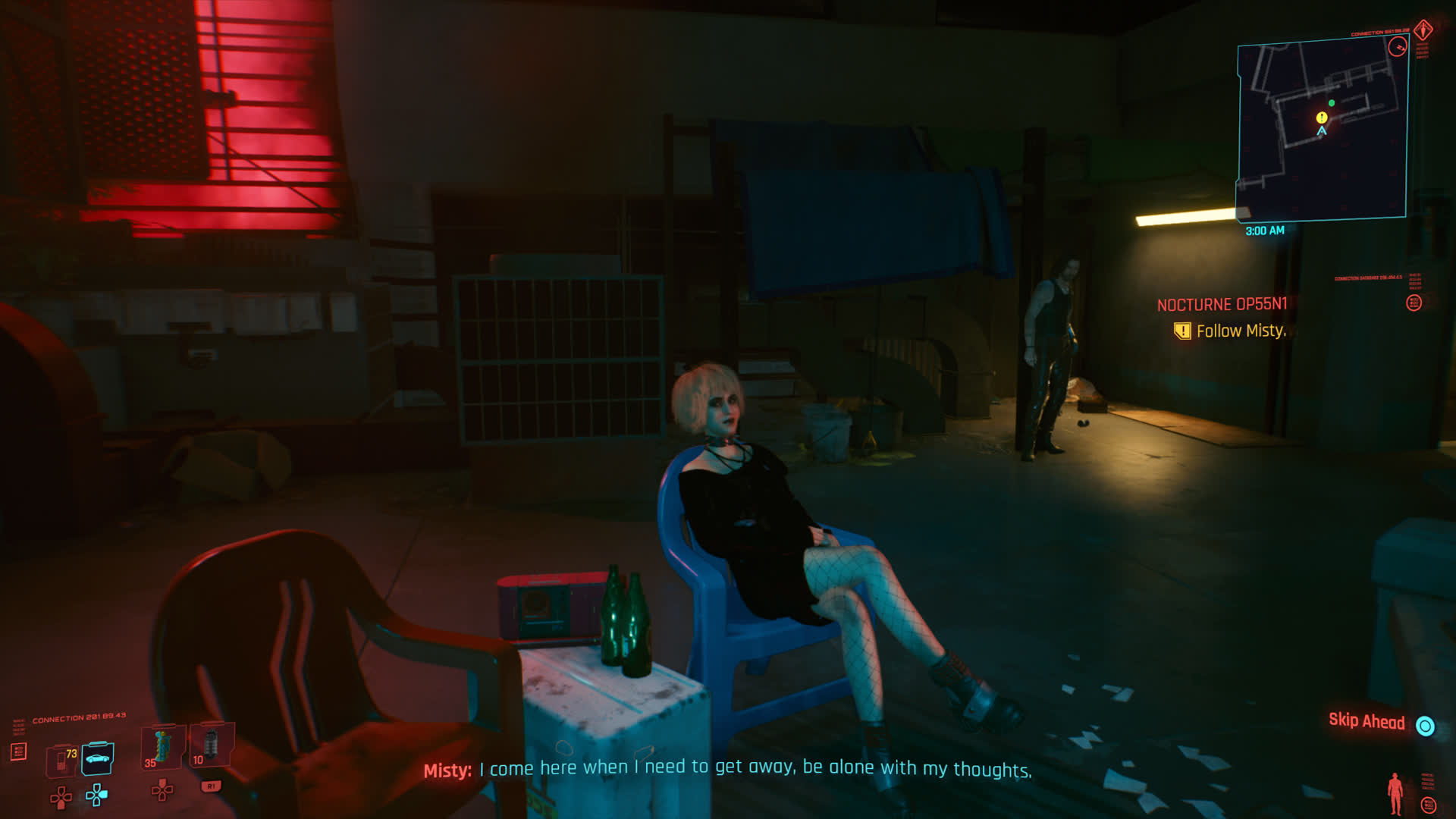Click the red diamond icon above the minimap

click(1423, 30)
